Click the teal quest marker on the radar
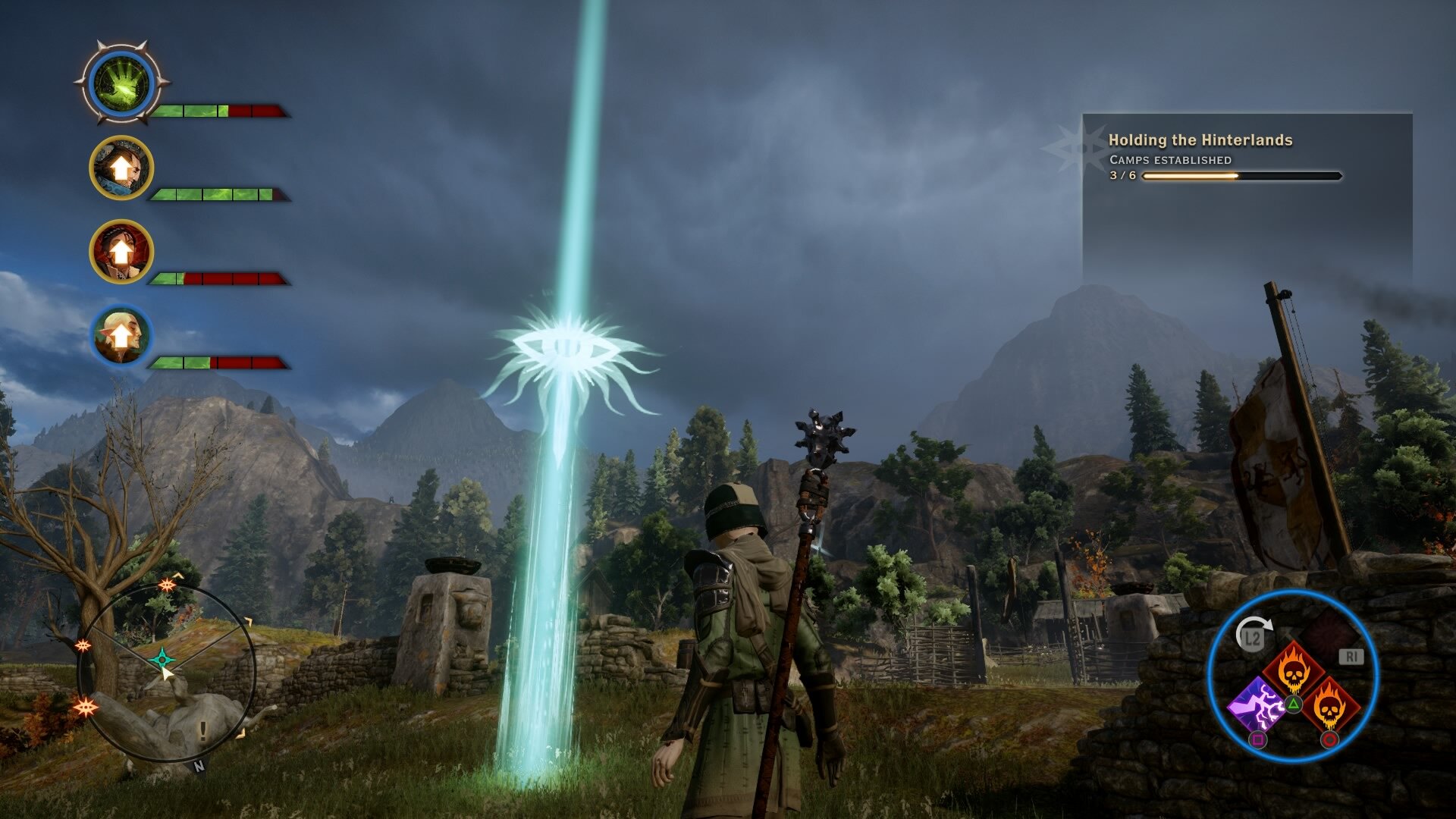This screenshot has height=819, width=1456. (x=162, y=658)
